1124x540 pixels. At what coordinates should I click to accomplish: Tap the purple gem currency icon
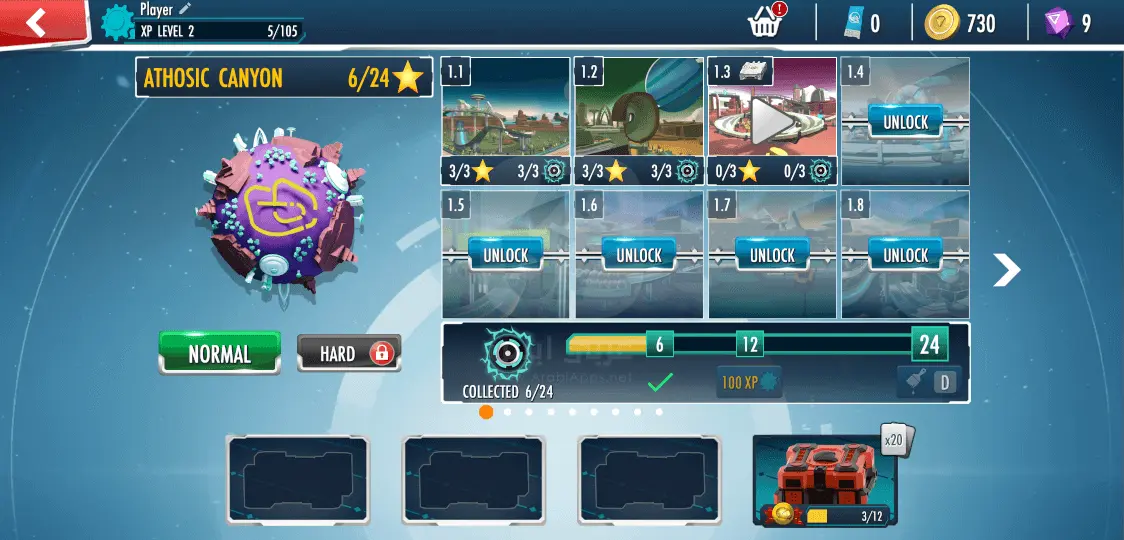(x=1057, y=23)
